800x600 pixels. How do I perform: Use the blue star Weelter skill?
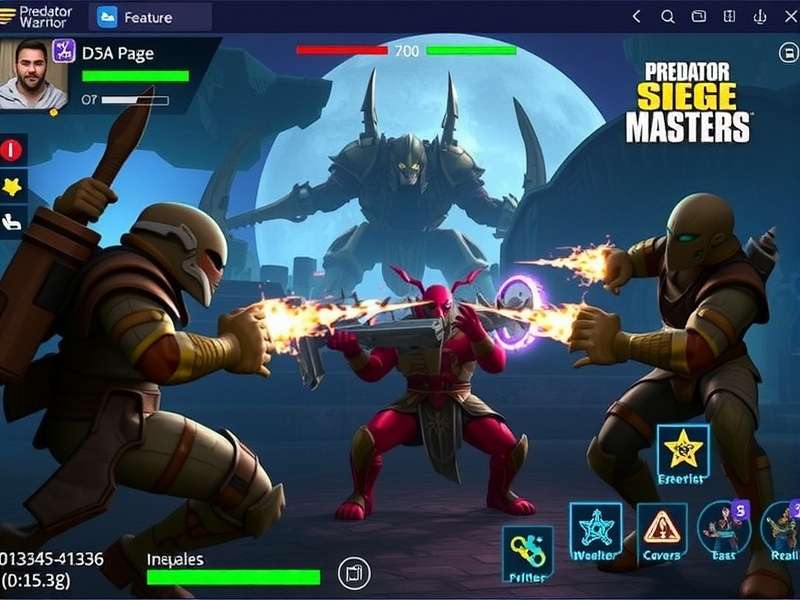tap(596, 529)
